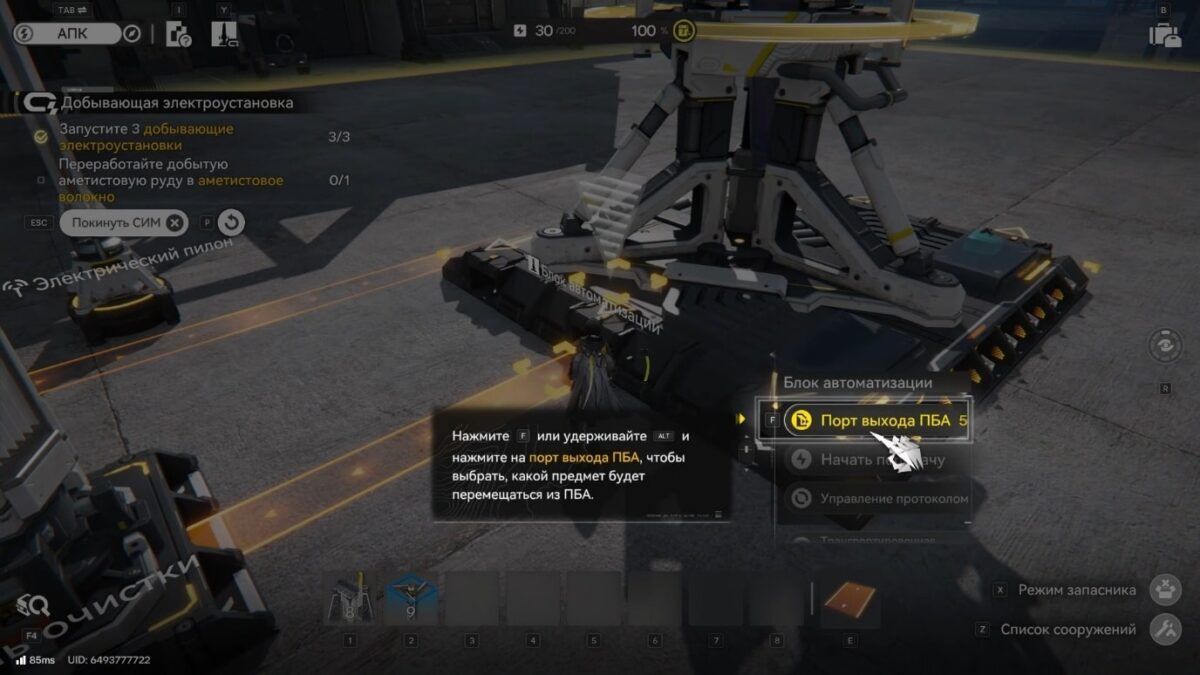Click the yellow circular icon beside 100%
This screenshot has height=675, width=1200.
click(684, 31)
